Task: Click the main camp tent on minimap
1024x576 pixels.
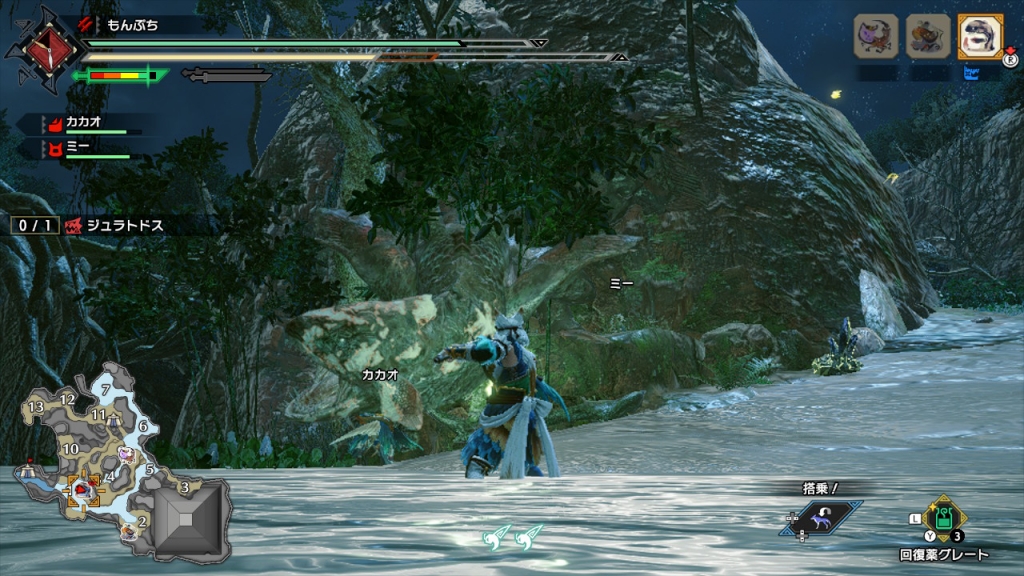Action: (29, 469)
